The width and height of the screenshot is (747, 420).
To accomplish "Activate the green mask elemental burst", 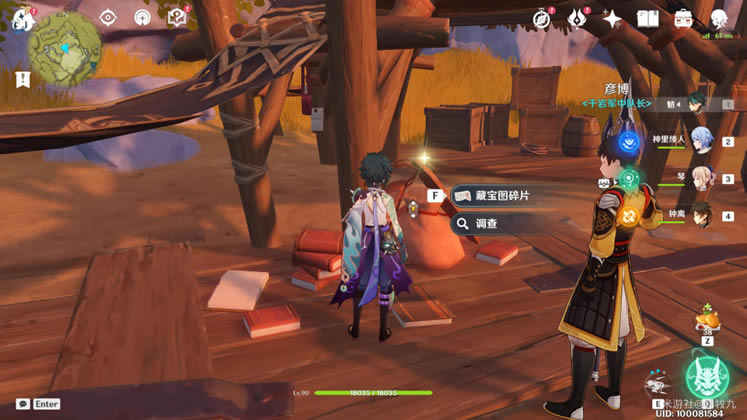I will (708, 377).
